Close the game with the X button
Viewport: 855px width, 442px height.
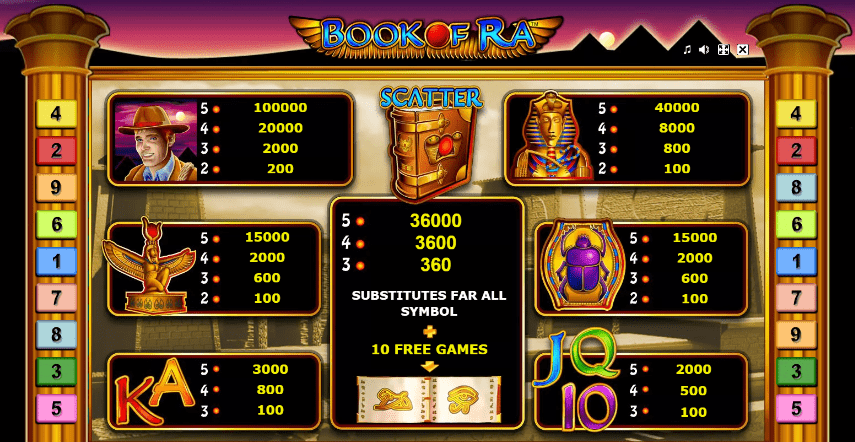point(742,49)
